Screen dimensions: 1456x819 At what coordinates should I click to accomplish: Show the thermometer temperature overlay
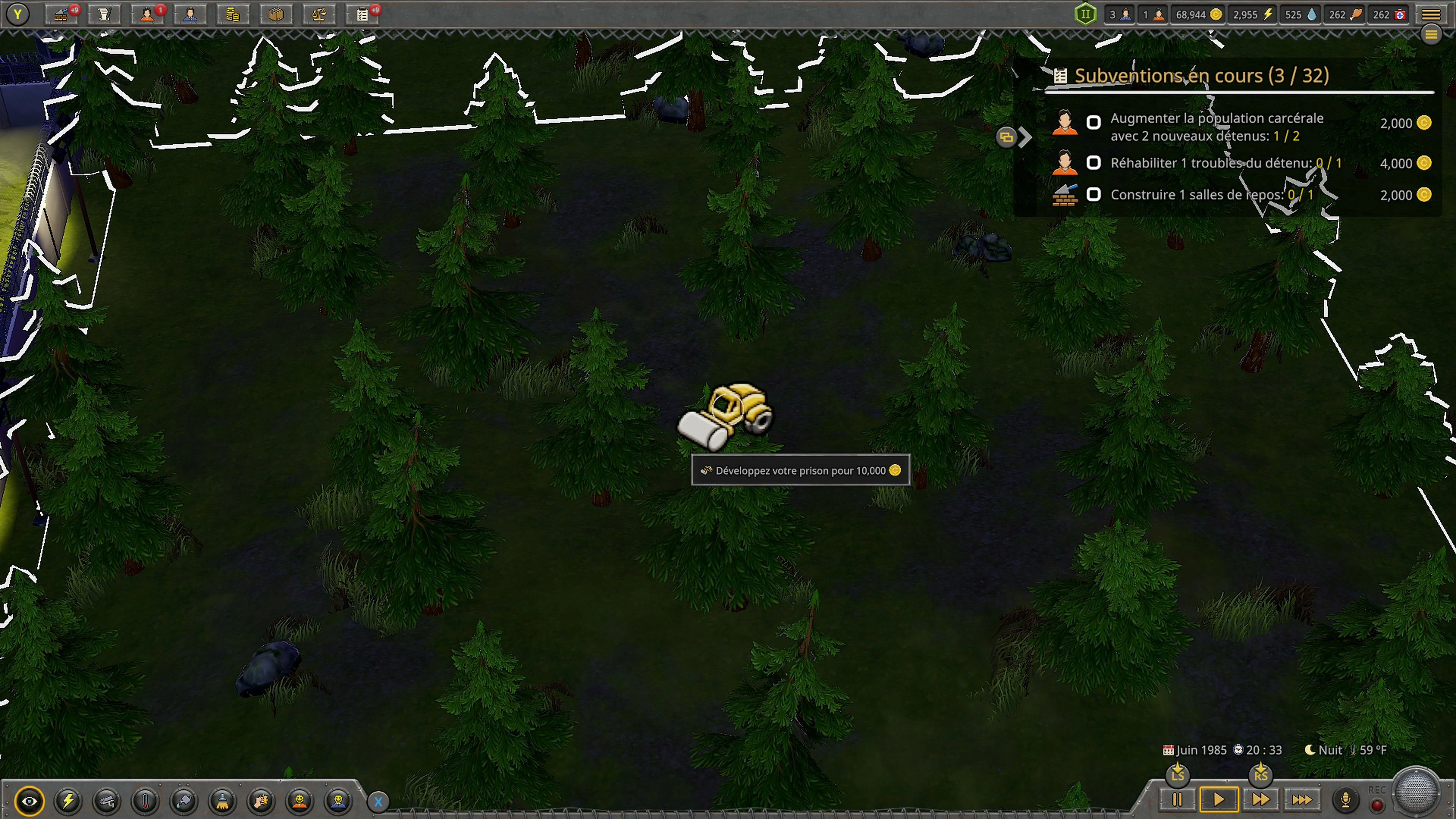pos(145,801)
